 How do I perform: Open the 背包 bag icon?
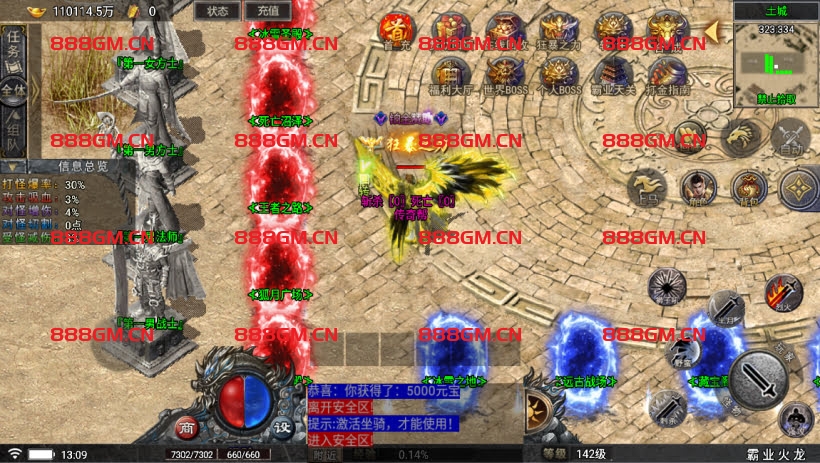tap(747, 187)
